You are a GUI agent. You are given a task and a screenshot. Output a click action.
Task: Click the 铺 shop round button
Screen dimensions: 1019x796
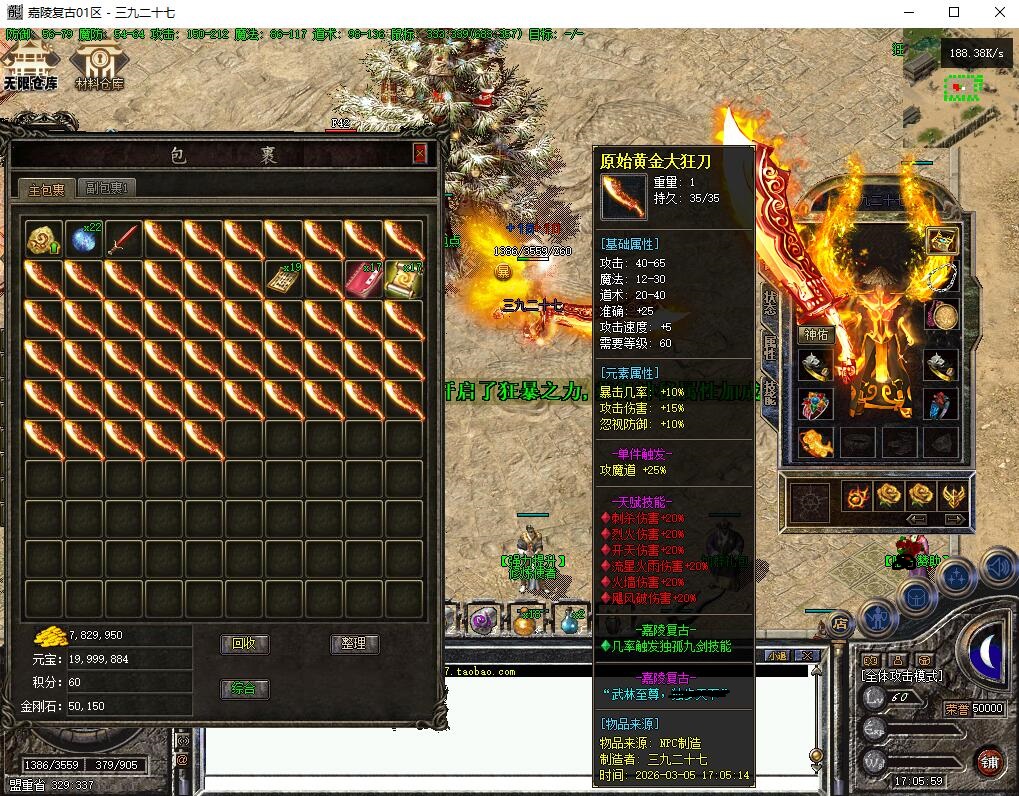pyautogui.click(x=990, y=760)
